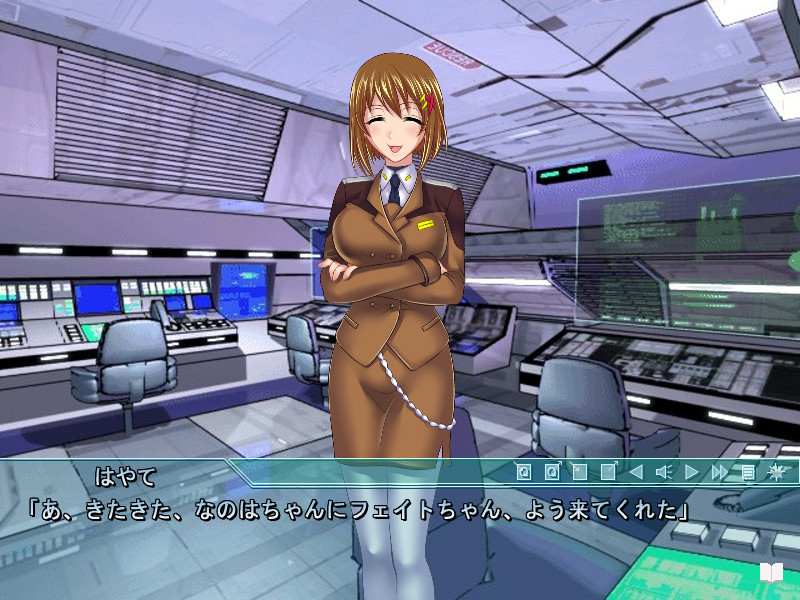Click the quick load icon marked Q

tap(551, 472)
